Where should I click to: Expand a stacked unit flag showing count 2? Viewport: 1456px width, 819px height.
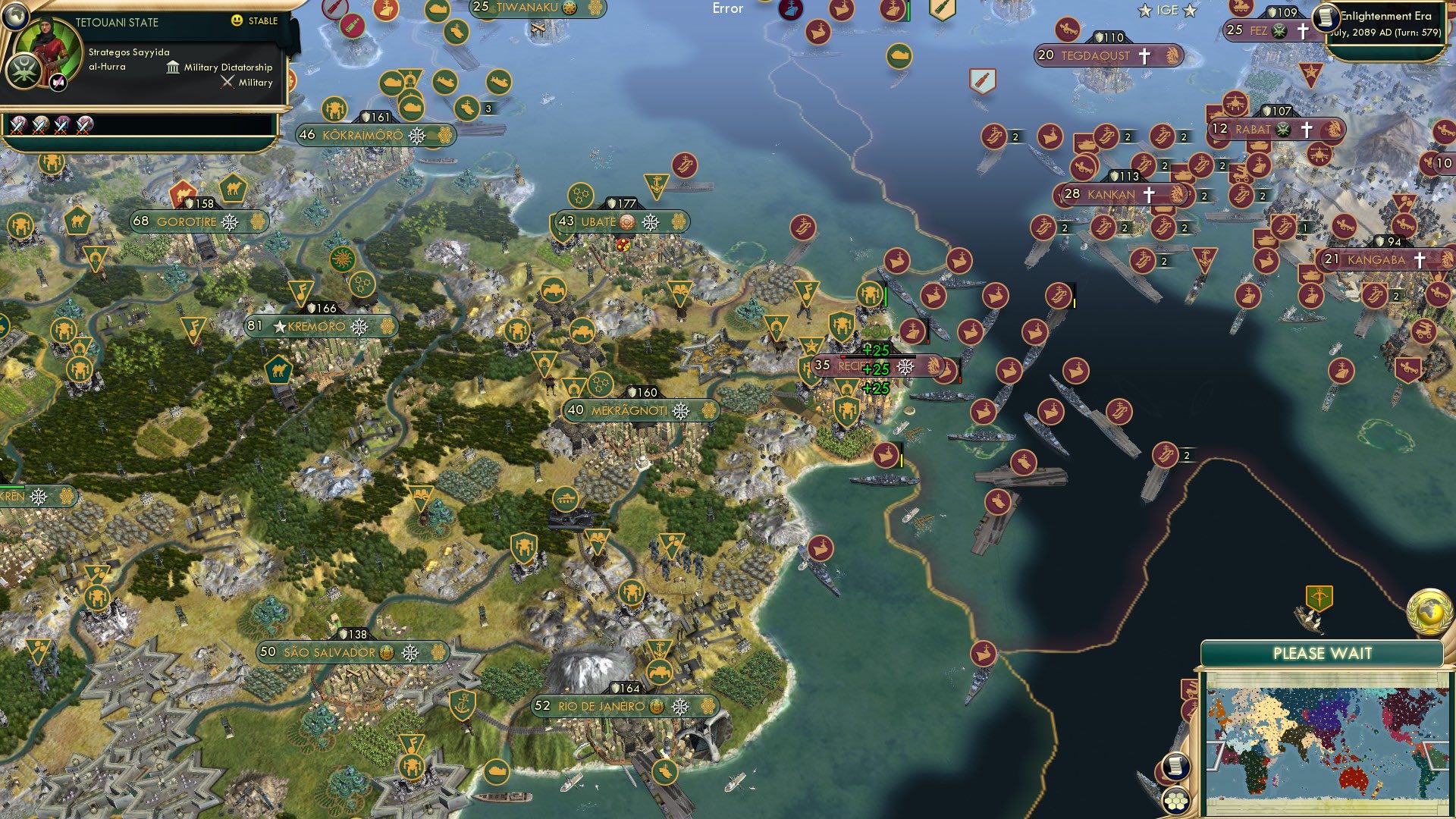click(x=1014, y=138)
